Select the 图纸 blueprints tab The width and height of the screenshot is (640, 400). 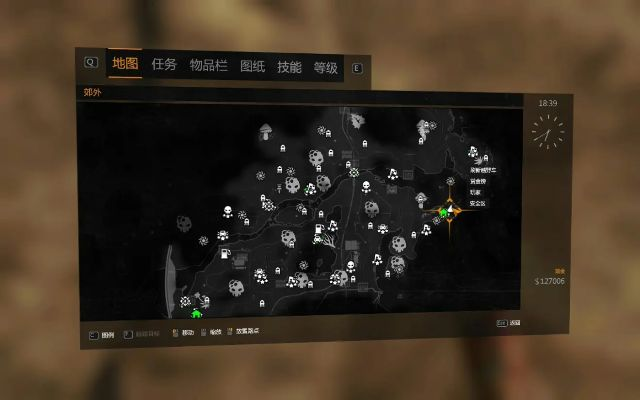[x=252, y=67]
